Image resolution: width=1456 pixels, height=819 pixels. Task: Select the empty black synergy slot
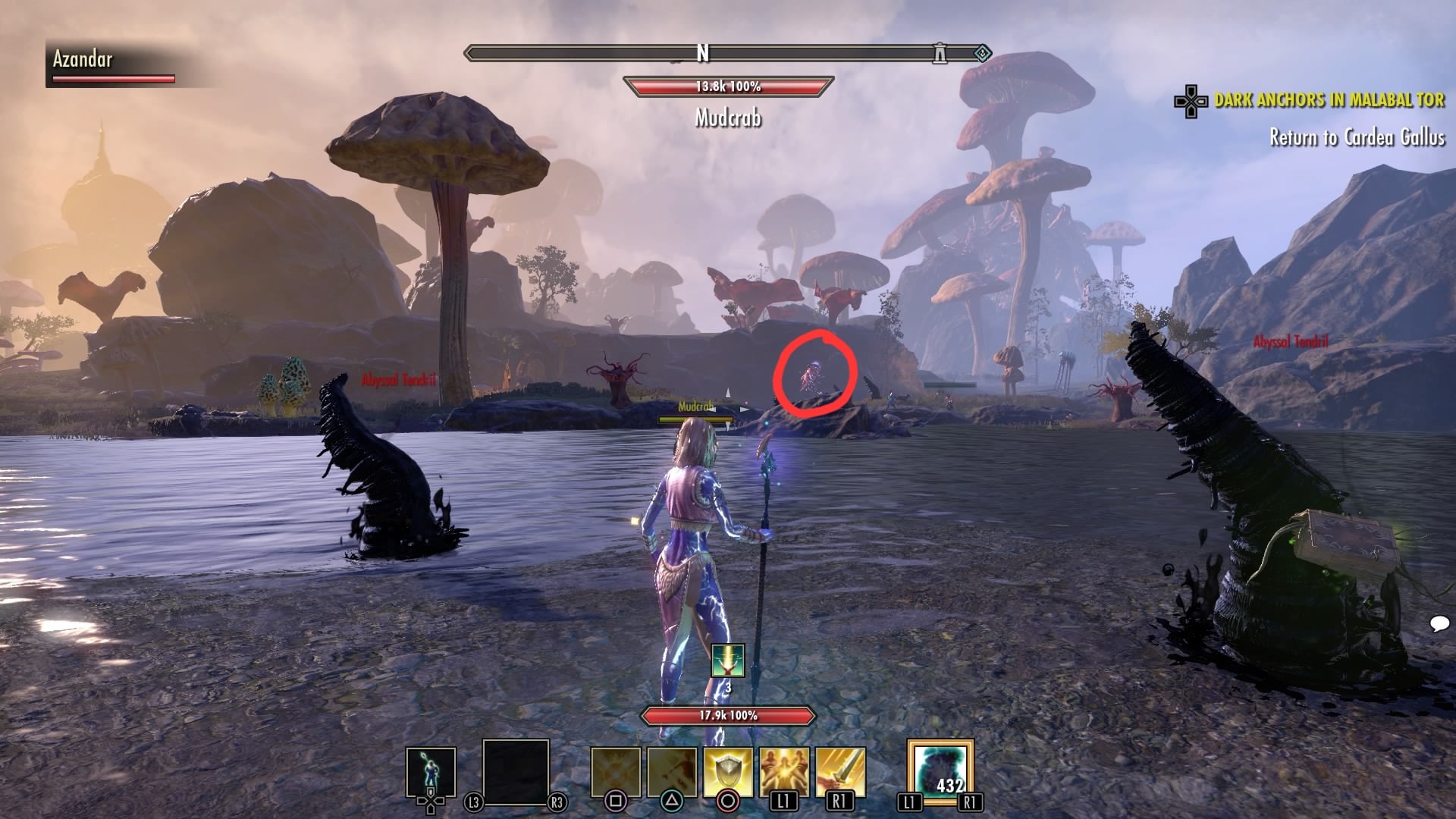click(516, 772)
